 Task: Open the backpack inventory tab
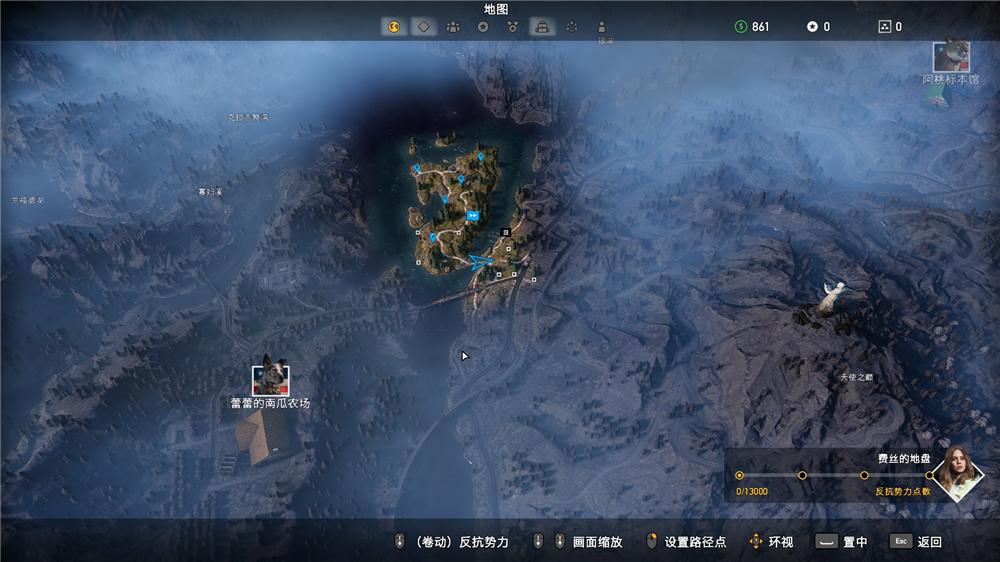(x=542, y=27)
